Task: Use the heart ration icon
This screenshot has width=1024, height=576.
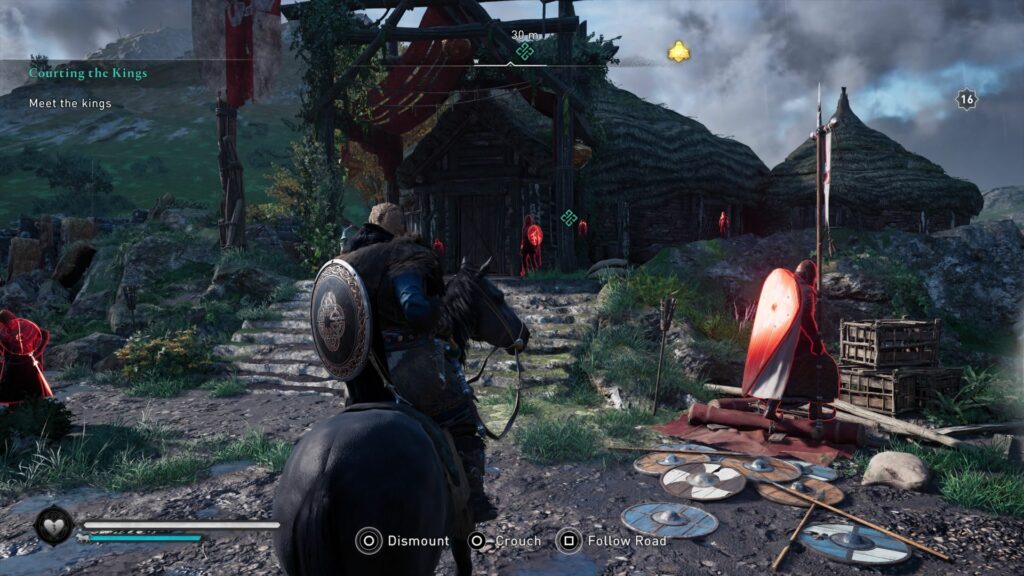Action: pos(52,526)
